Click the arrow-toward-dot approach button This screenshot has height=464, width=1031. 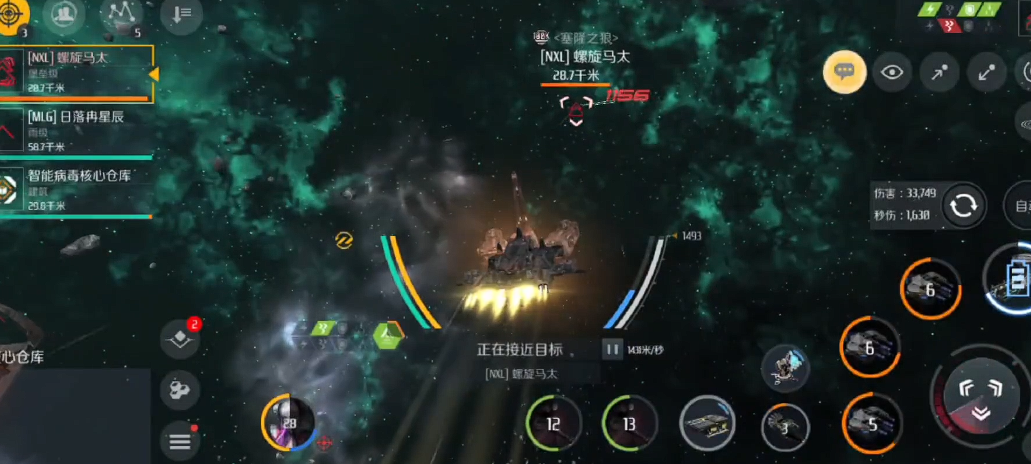(939, 72)
